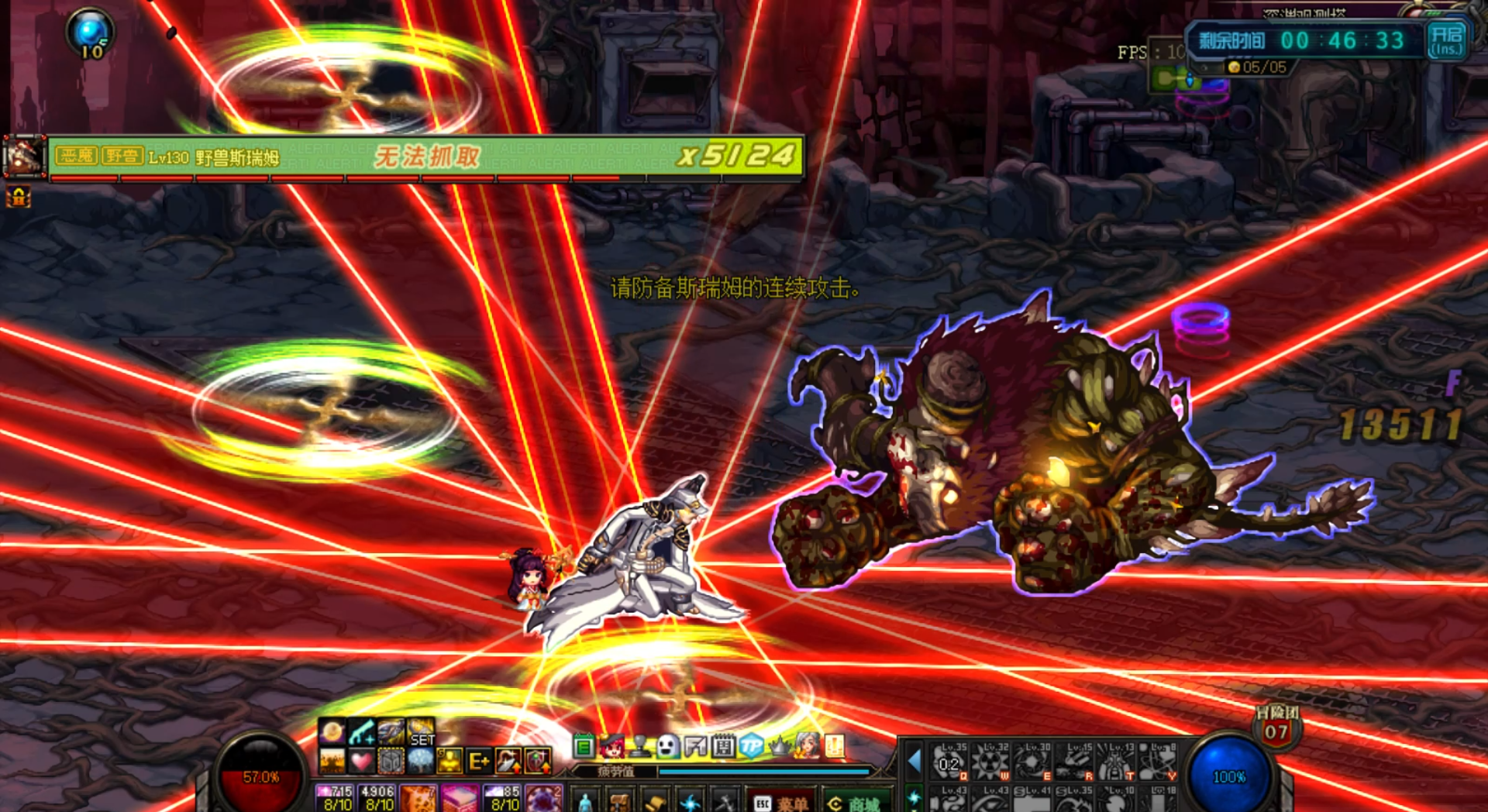Activate the Lv.35 skill on Q

coord(949,762)
